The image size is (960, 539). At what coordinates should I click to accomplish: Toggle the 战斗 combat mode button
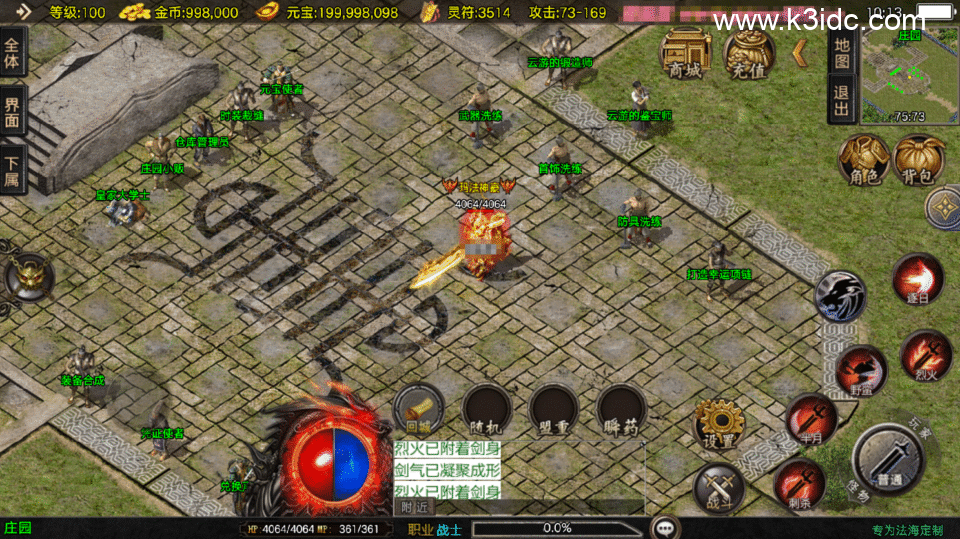click(718, 487)
